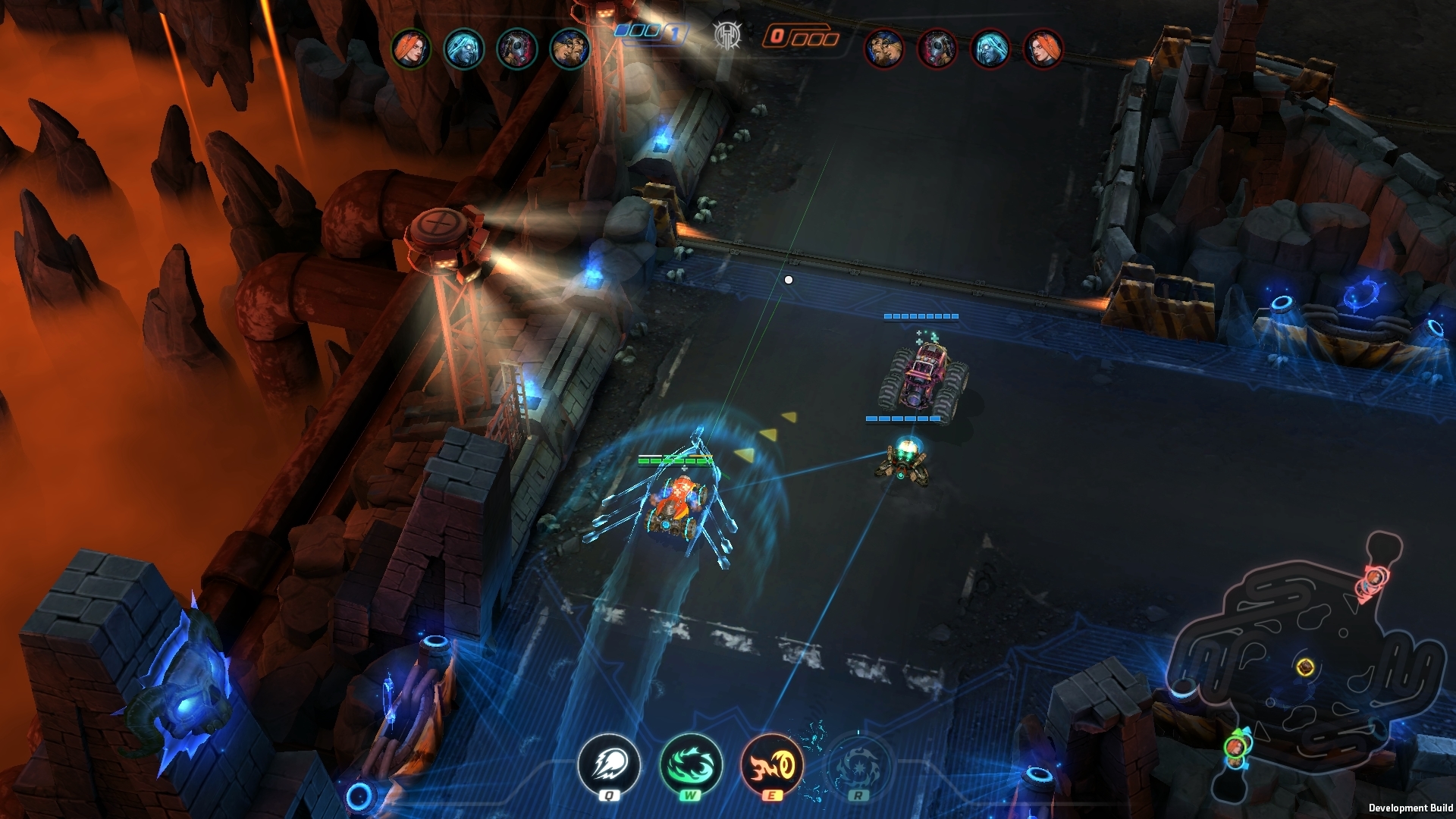This screenshot has height=819, width=1456.
Task: Use the green swirling flame W ability
Action: (690, 764)
